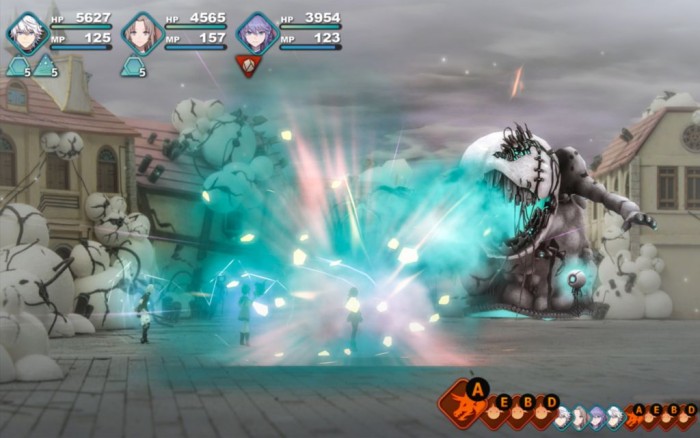Select the white-haired party member portrait
The width and height of the screenshot is (700, 438).
26,33
